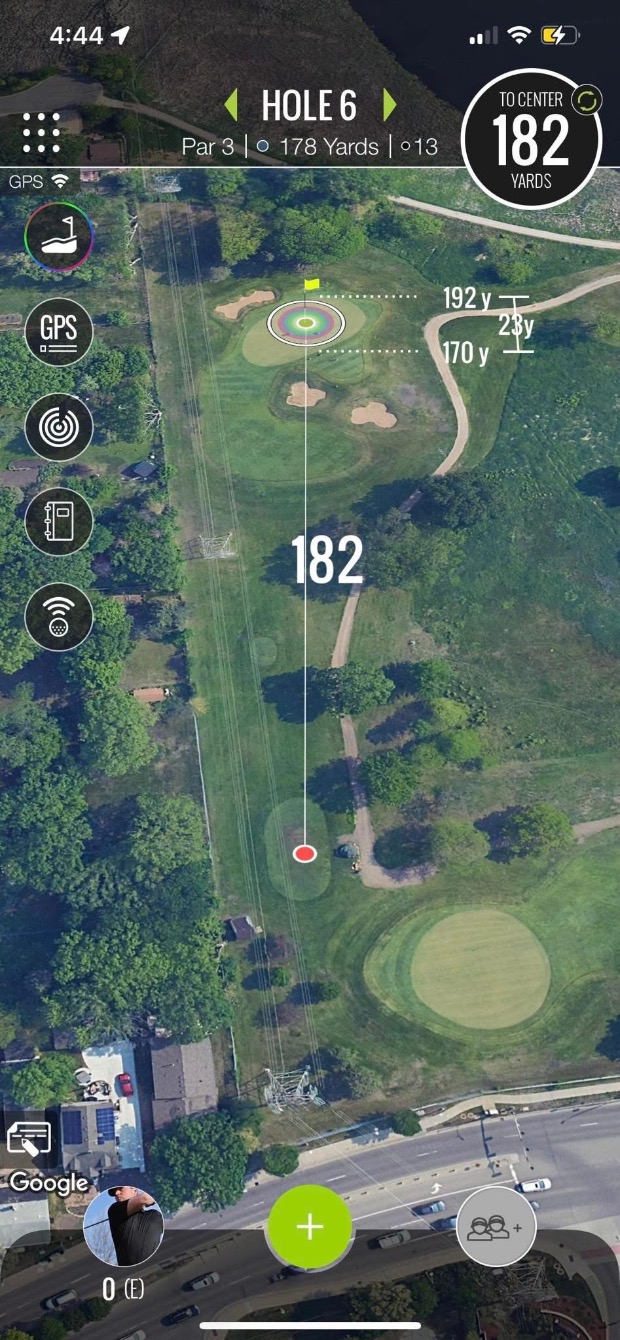Select the rainbow target on the green

(x=306, y=322)
